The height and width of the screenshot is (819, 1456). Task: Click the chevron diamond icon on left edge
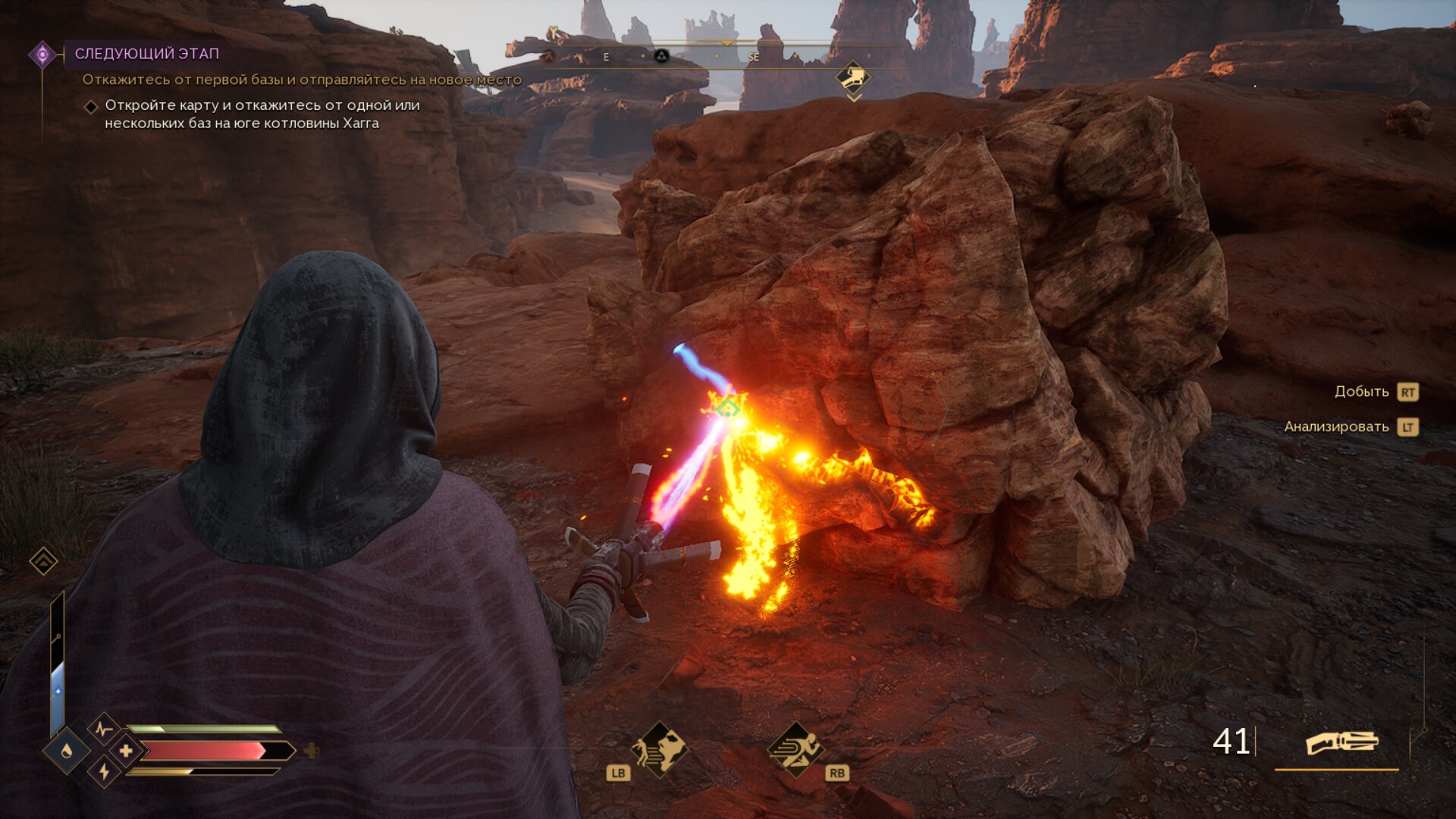point(43,561)
